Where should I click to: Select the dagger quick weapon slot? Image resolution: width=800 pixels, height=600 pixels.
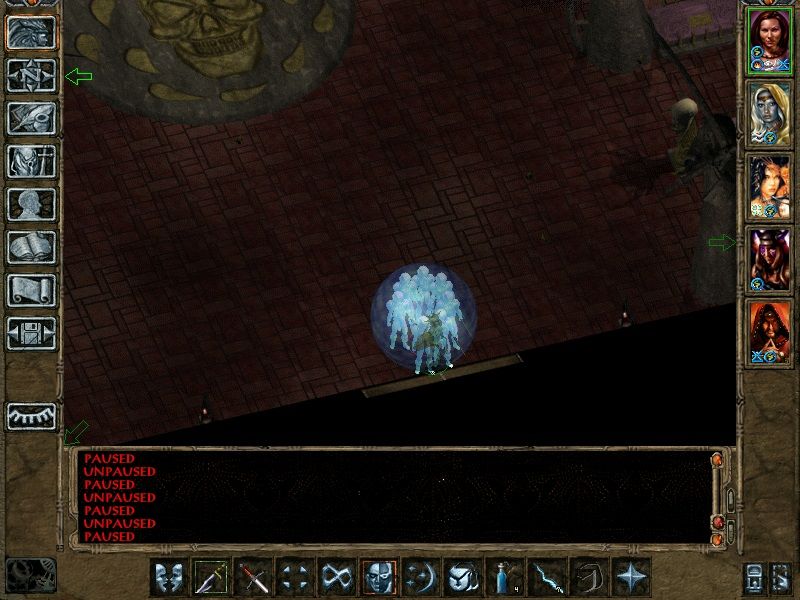coord(211,577)
